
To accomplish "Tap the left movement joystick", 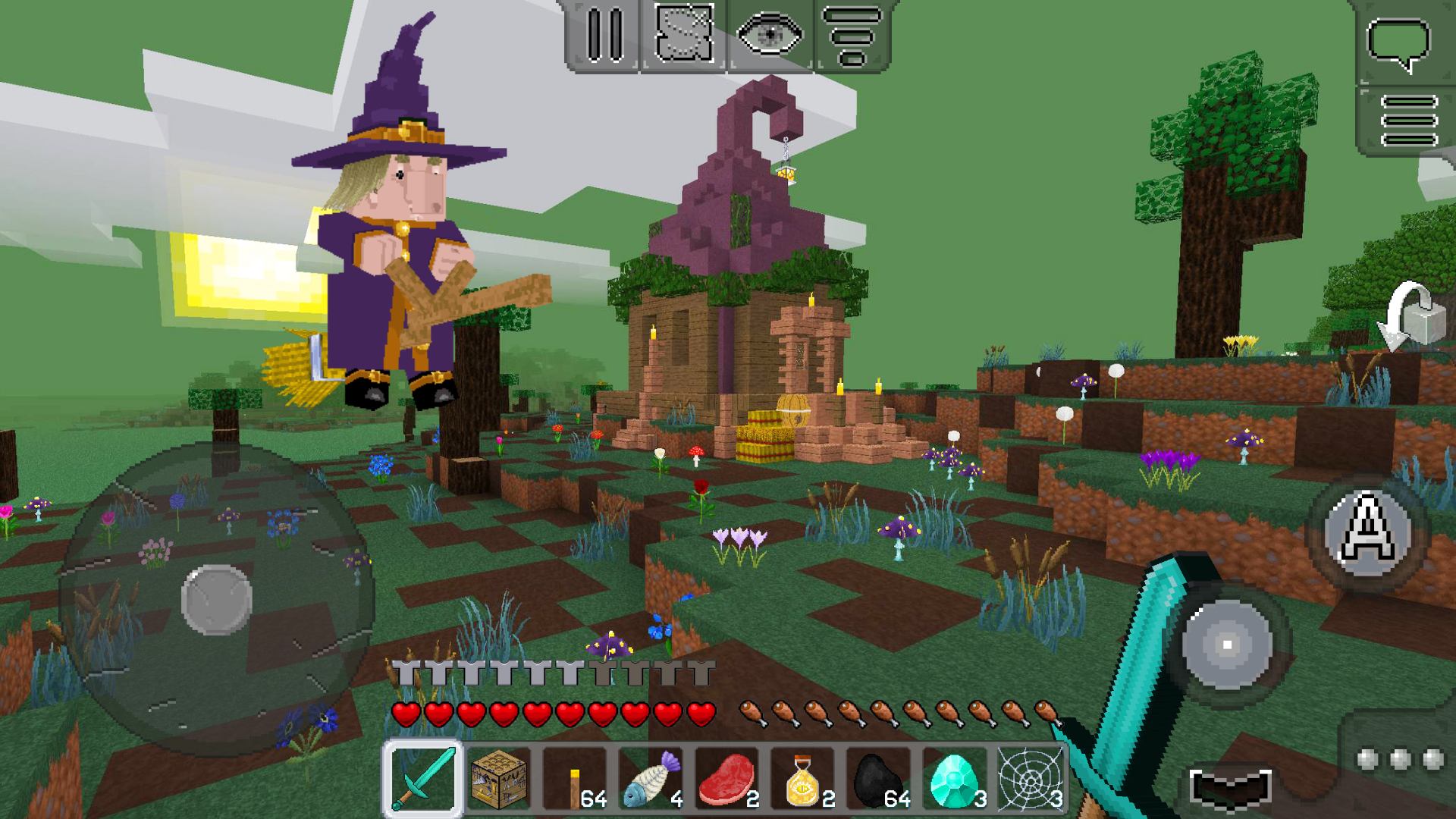I will click(216, 599).
